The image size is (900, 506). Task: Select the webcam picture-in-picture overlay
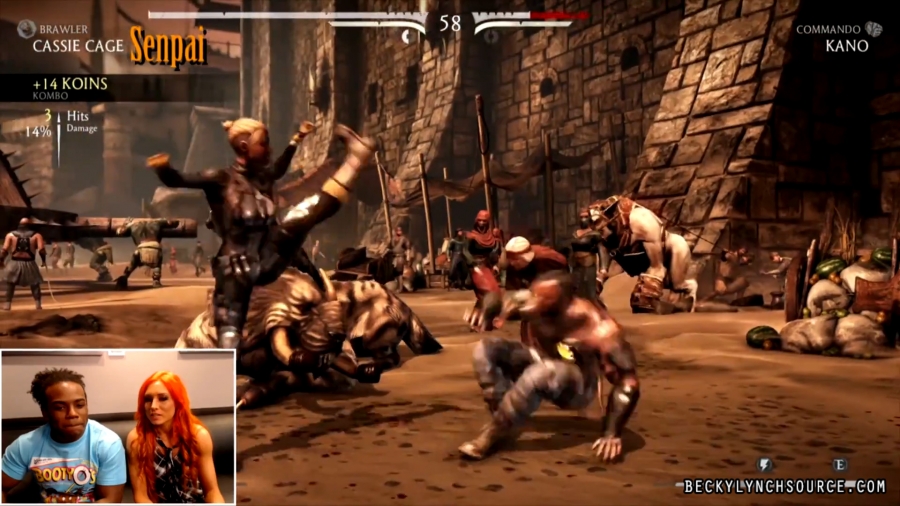coord(118,426)
